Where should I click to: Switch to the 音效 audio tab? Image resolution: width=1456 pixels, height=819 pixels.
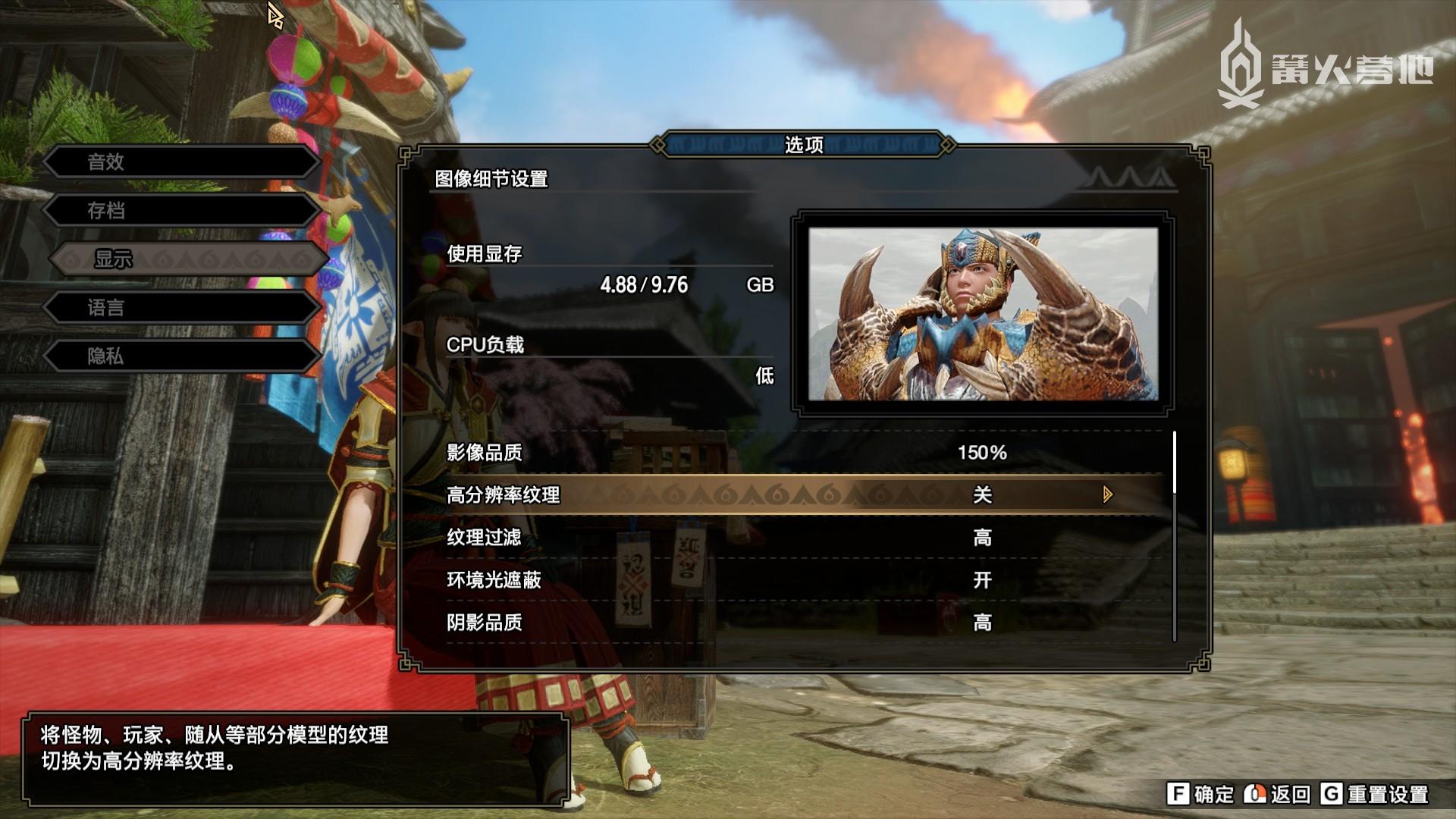pyautogui.click(x=179, y=162)
